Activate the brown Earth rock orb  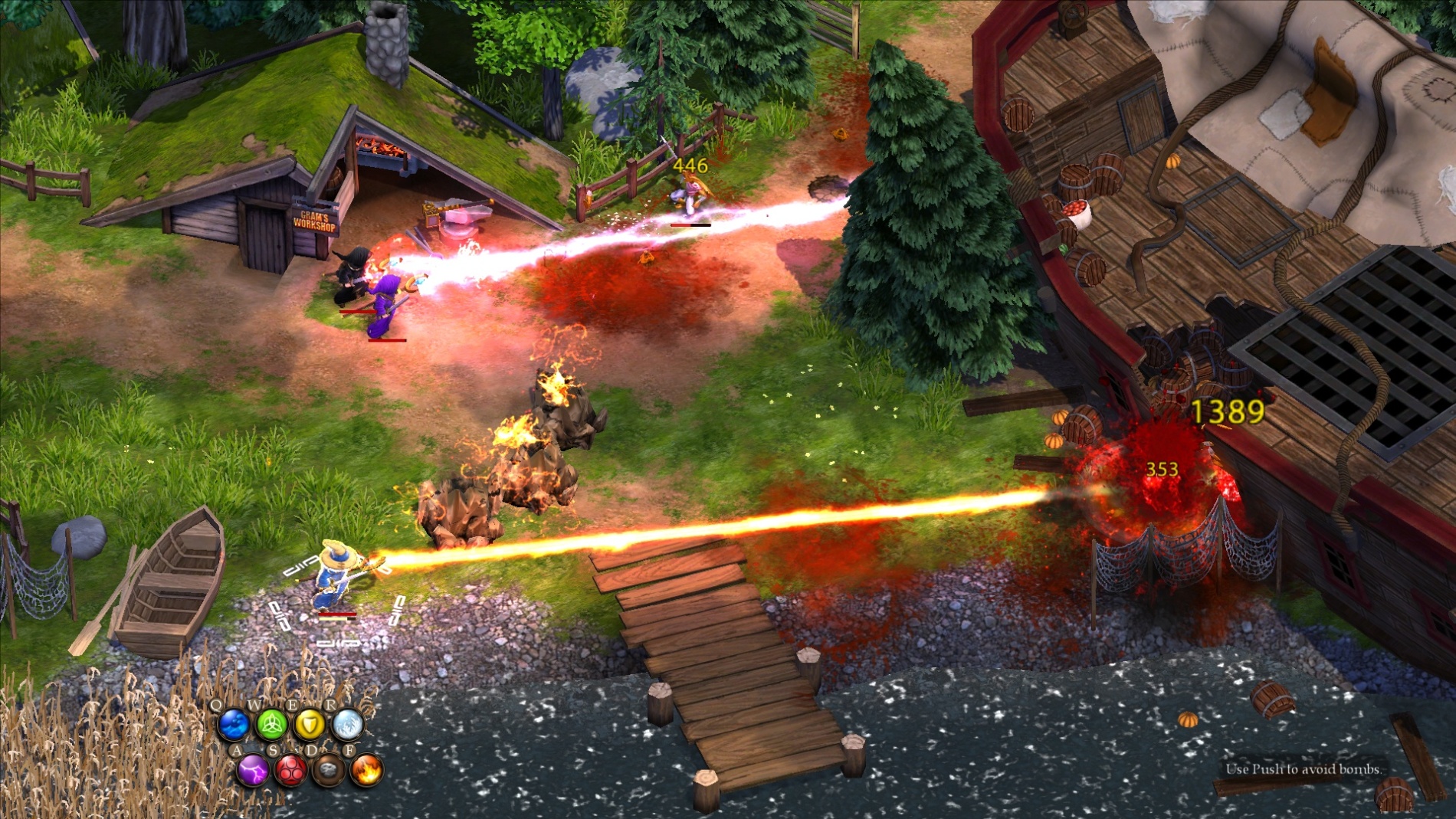click(x=329, y=771)
